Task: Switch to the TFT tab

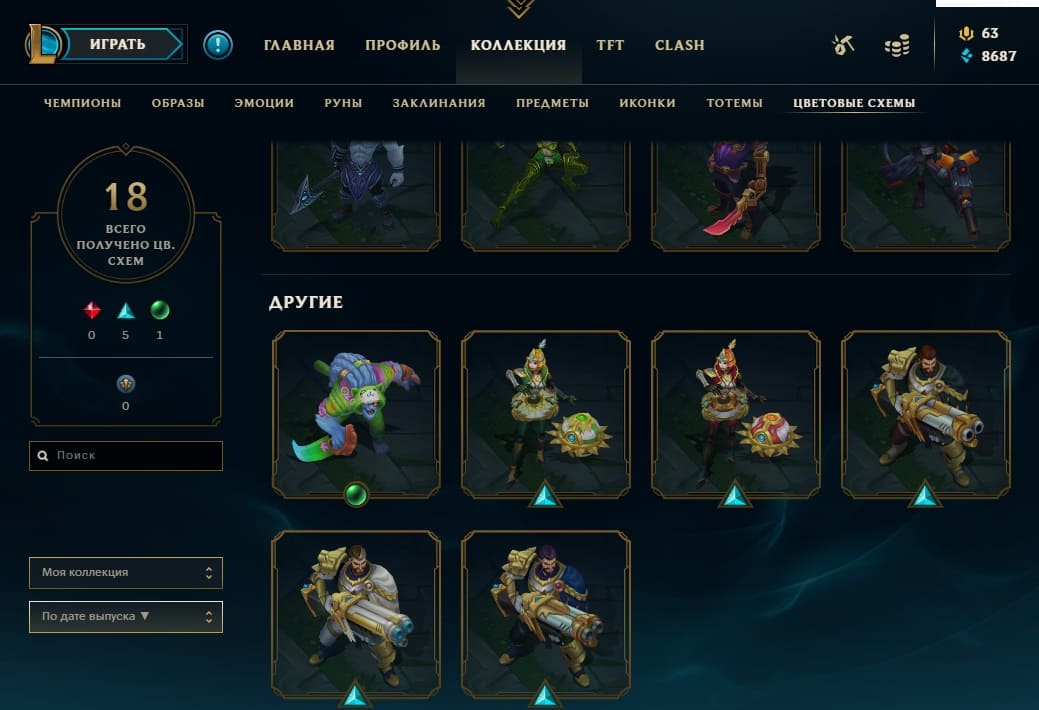Action: point(610,45)
